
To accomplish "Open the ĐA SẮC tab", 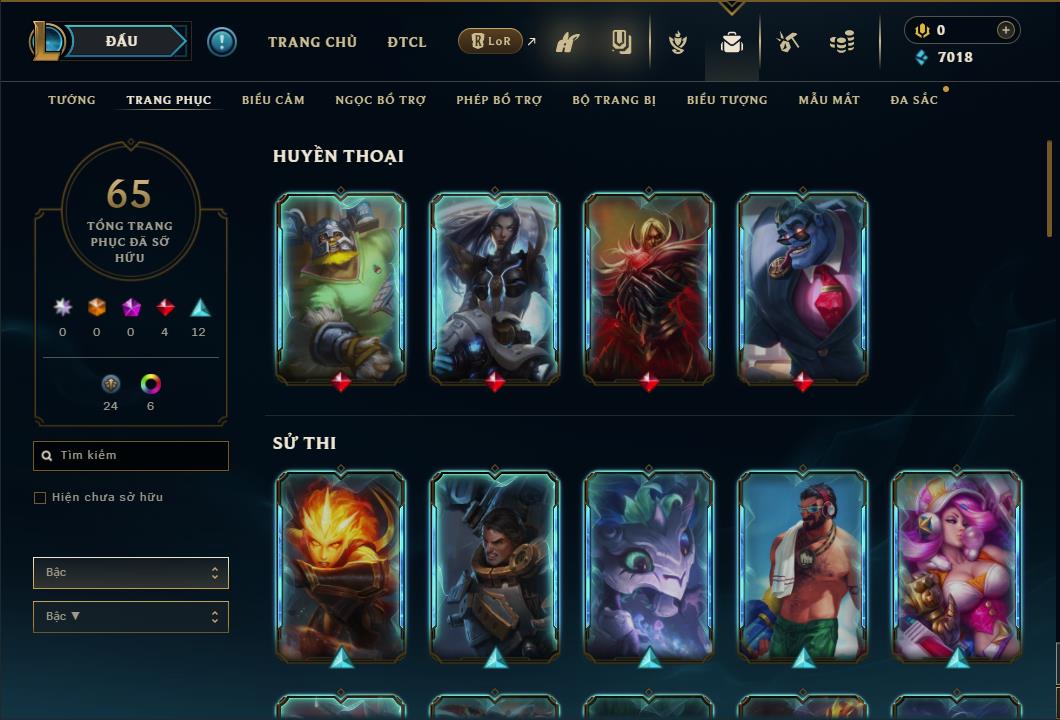I will click(x=914, y=100).
